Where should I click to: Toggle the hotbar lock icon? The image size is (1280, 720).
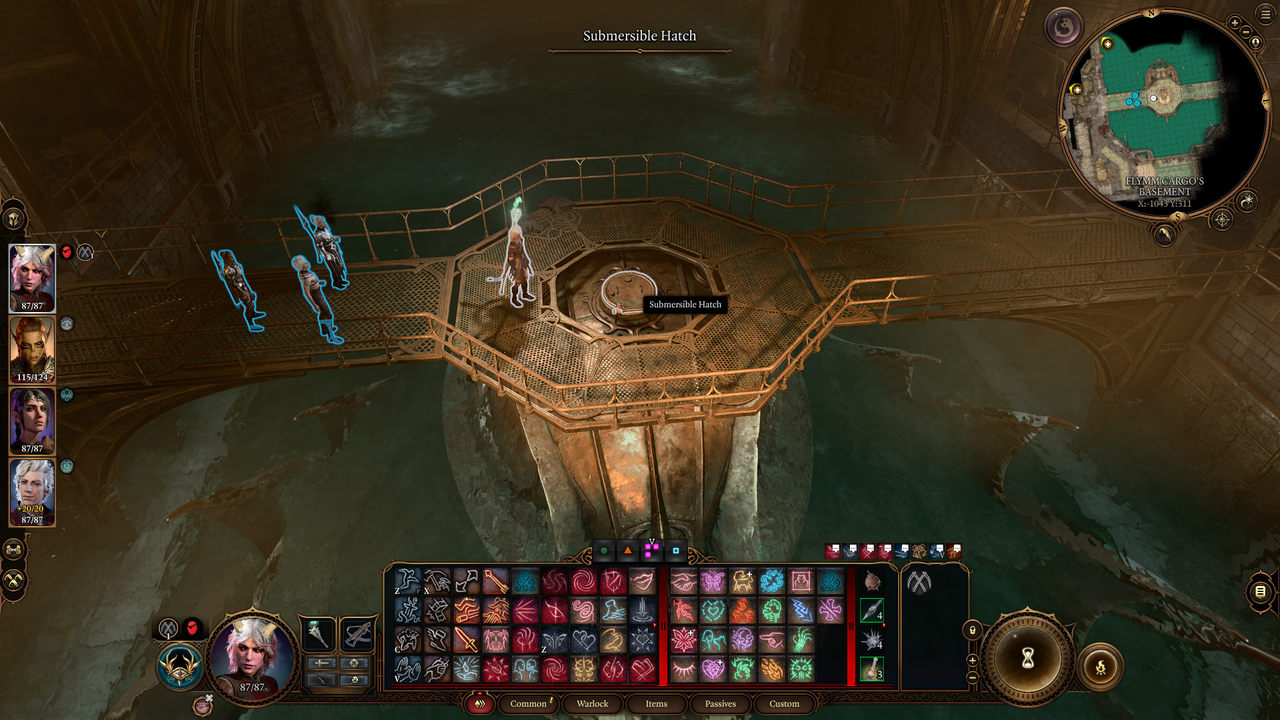click(x=972, y=630)
